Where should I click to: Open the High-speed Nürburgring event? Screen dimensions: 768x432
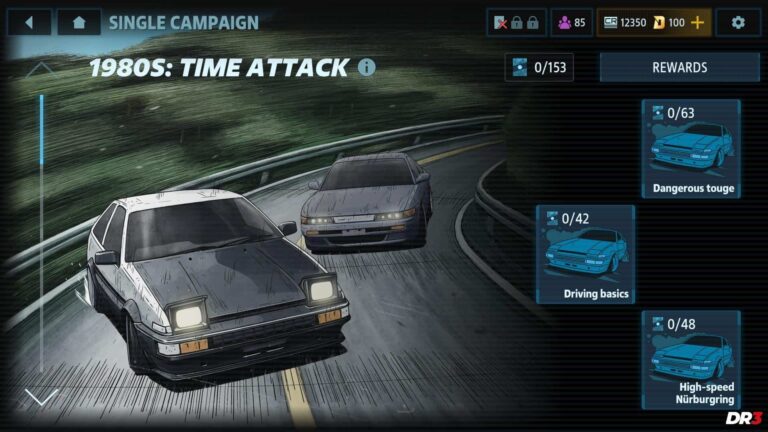692,359
